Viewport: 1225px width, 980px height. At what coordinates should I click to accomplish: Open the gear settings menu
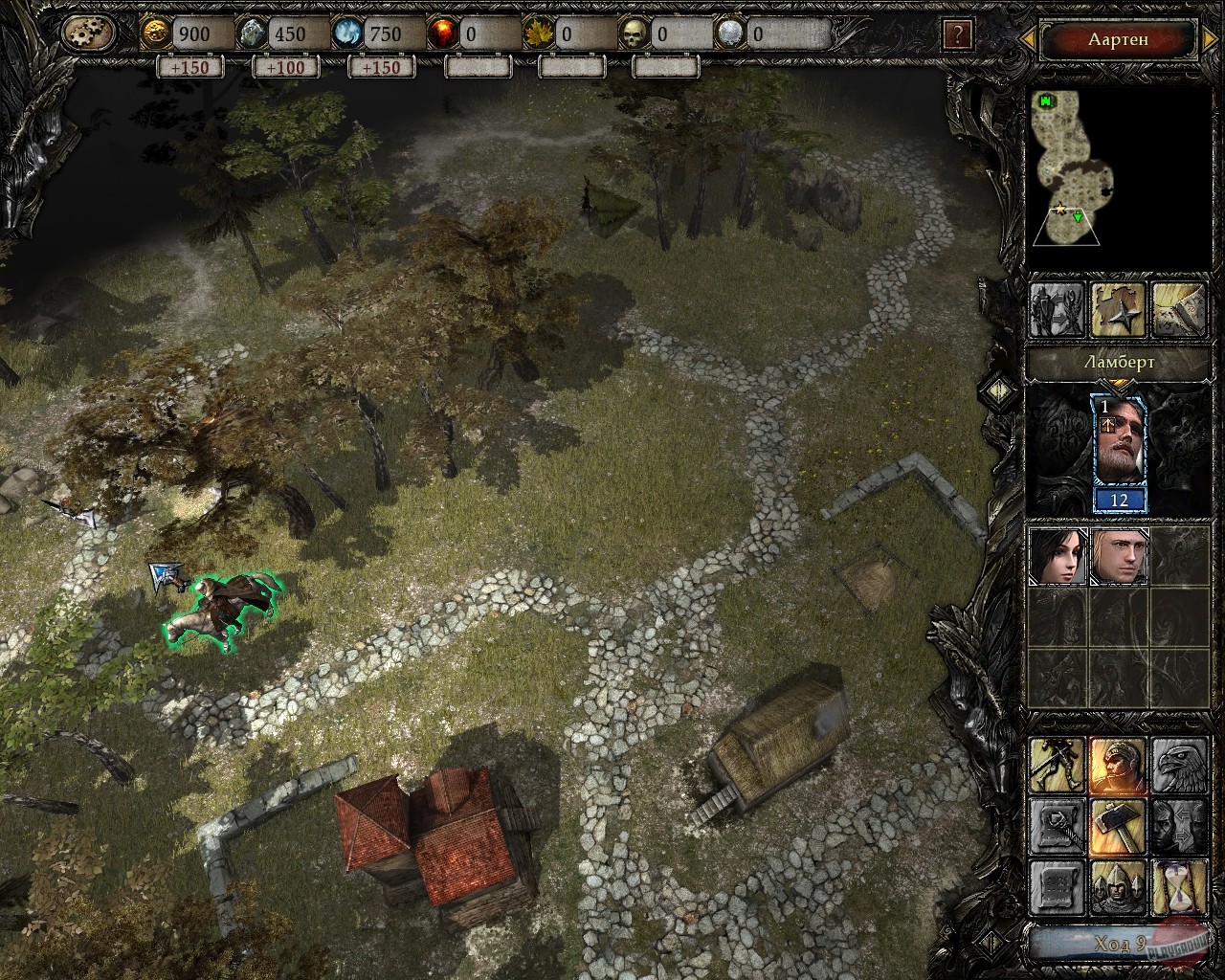tap(89, 34)
